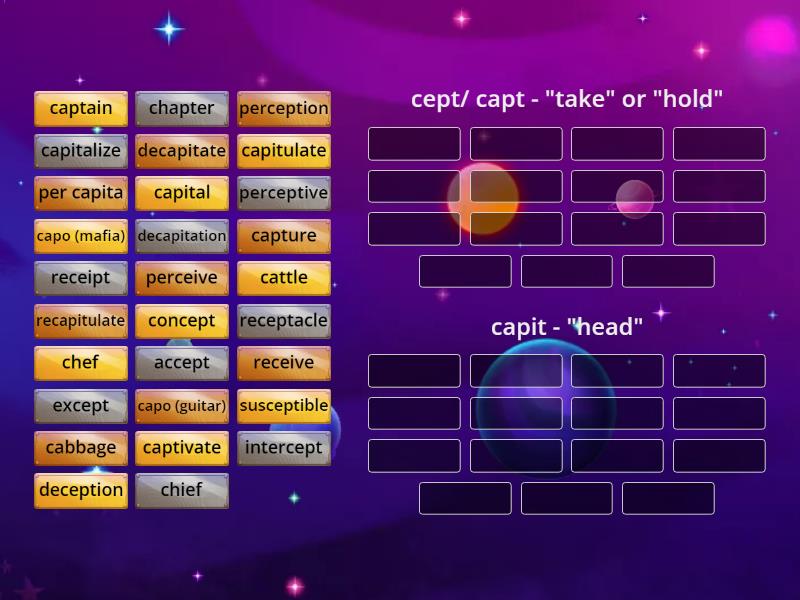This screenshot has height=600, width=800.
Task: Select the "cattle" word tile
Action: 284,278
